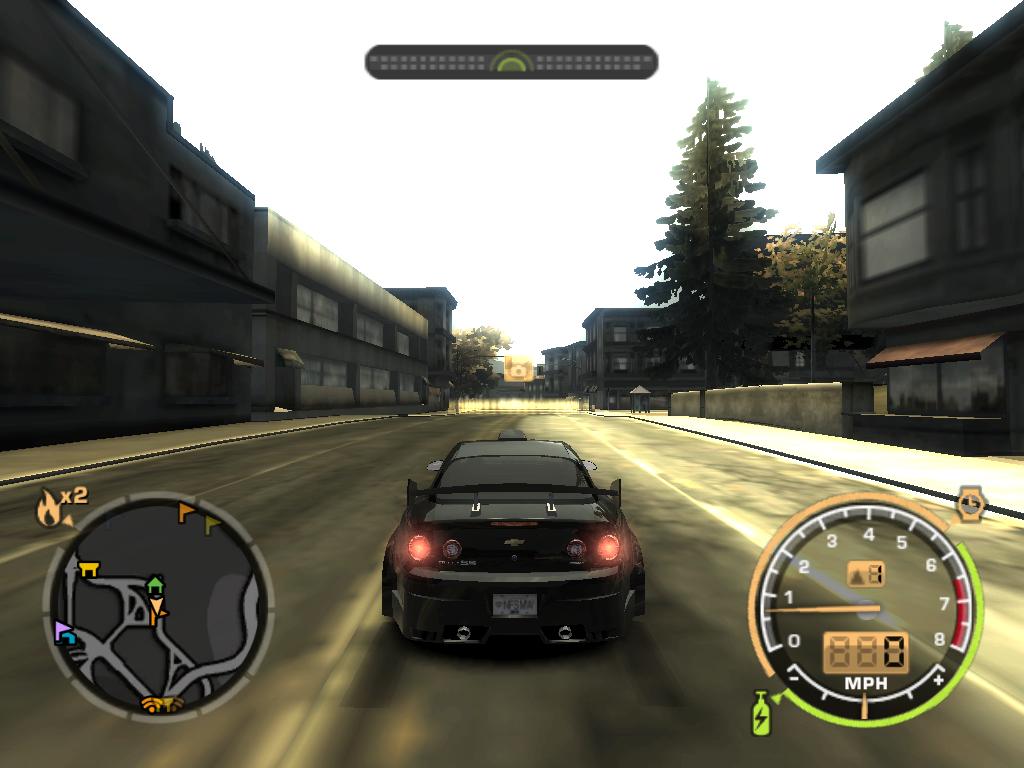The height and width of the screenshot is (768, 1024).
Task: Click the yellow shop marker on minimap
Action: (89, 568)
